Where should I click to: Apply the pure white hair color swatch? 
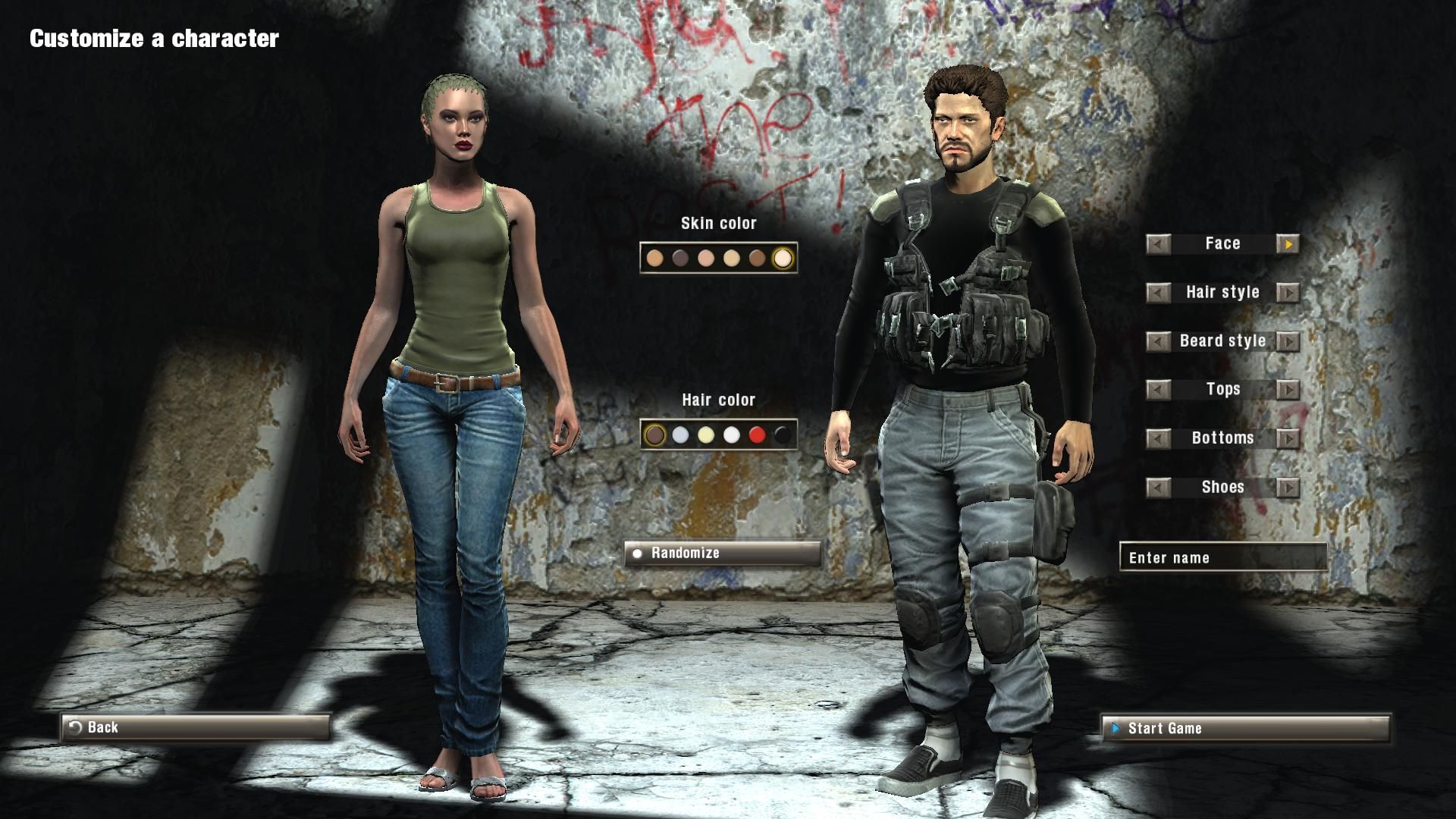(732, 435)
